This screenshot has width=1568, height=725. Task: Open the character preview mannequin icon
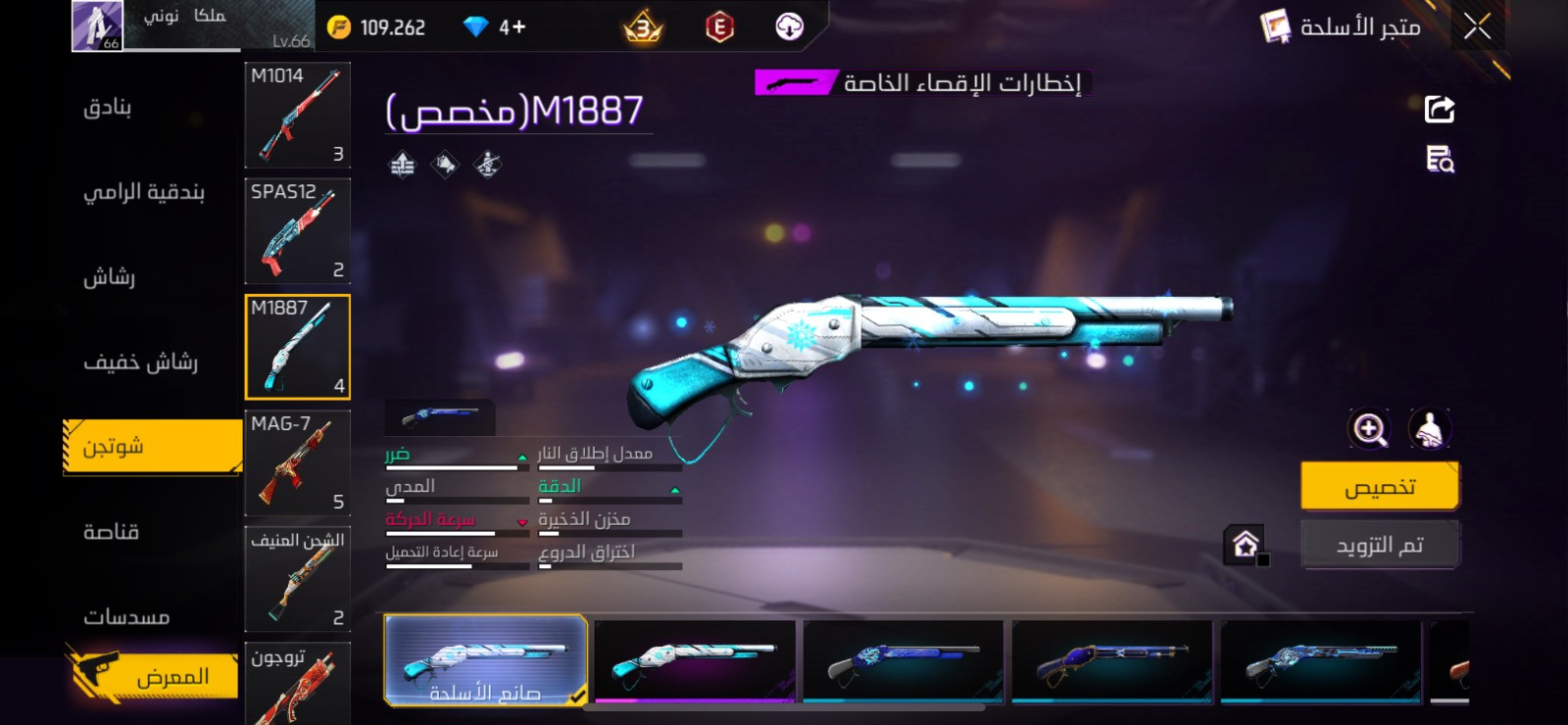coord(1429,429)
